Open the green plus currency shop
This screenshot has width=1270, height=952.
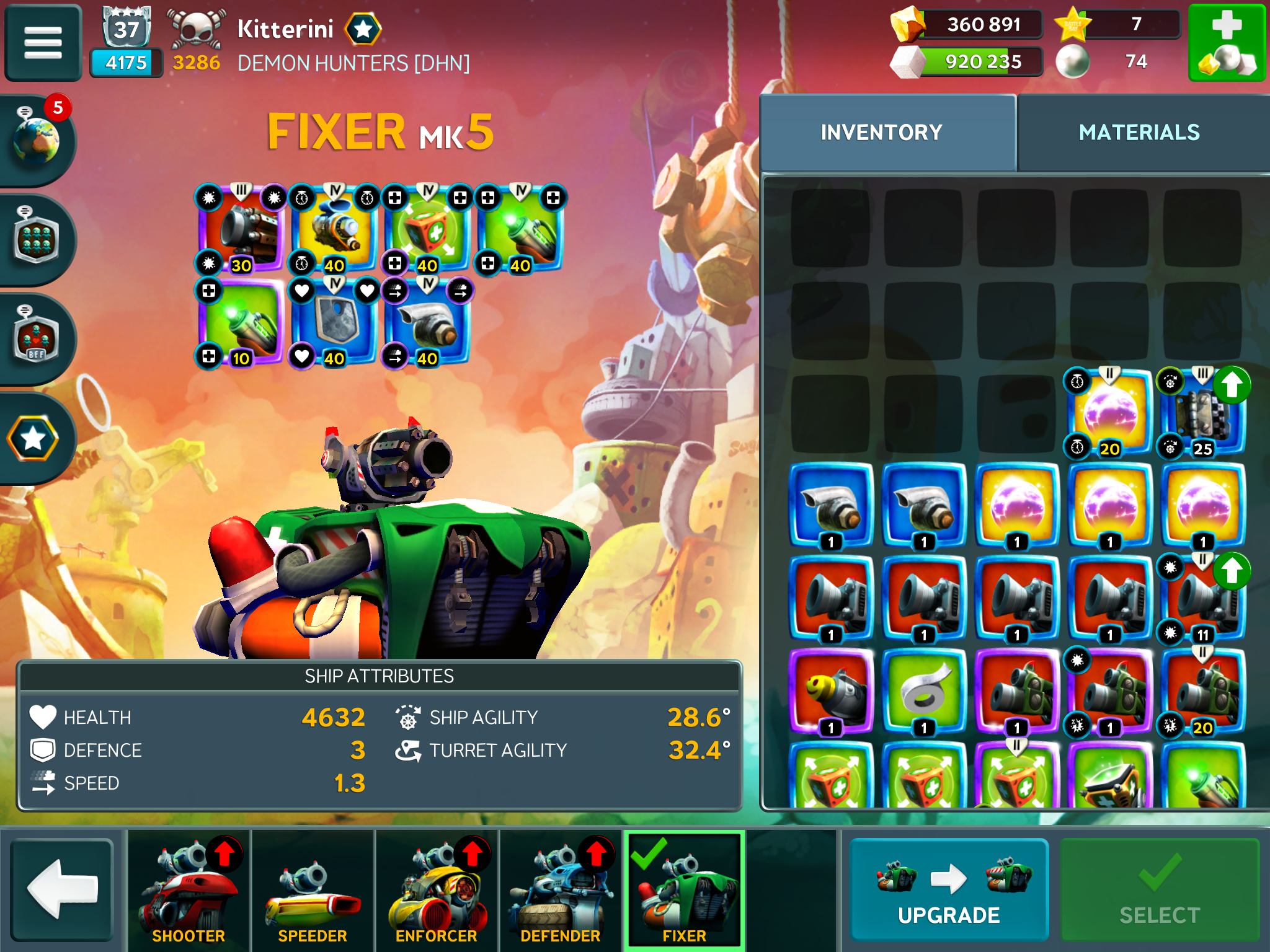1226,43
